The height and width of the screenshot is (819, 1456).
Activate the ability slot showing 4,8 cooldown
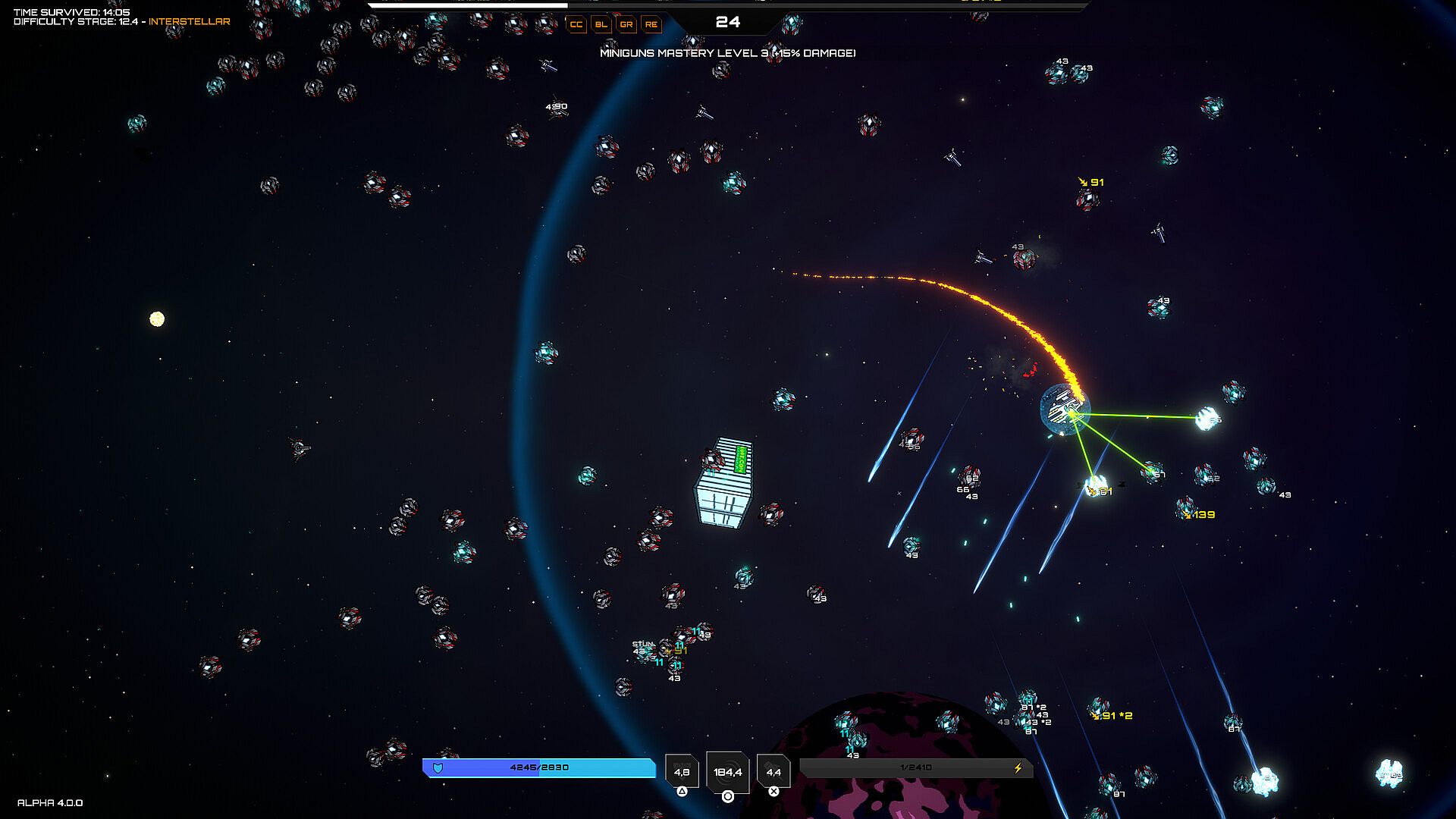click(x=682, y=772)
